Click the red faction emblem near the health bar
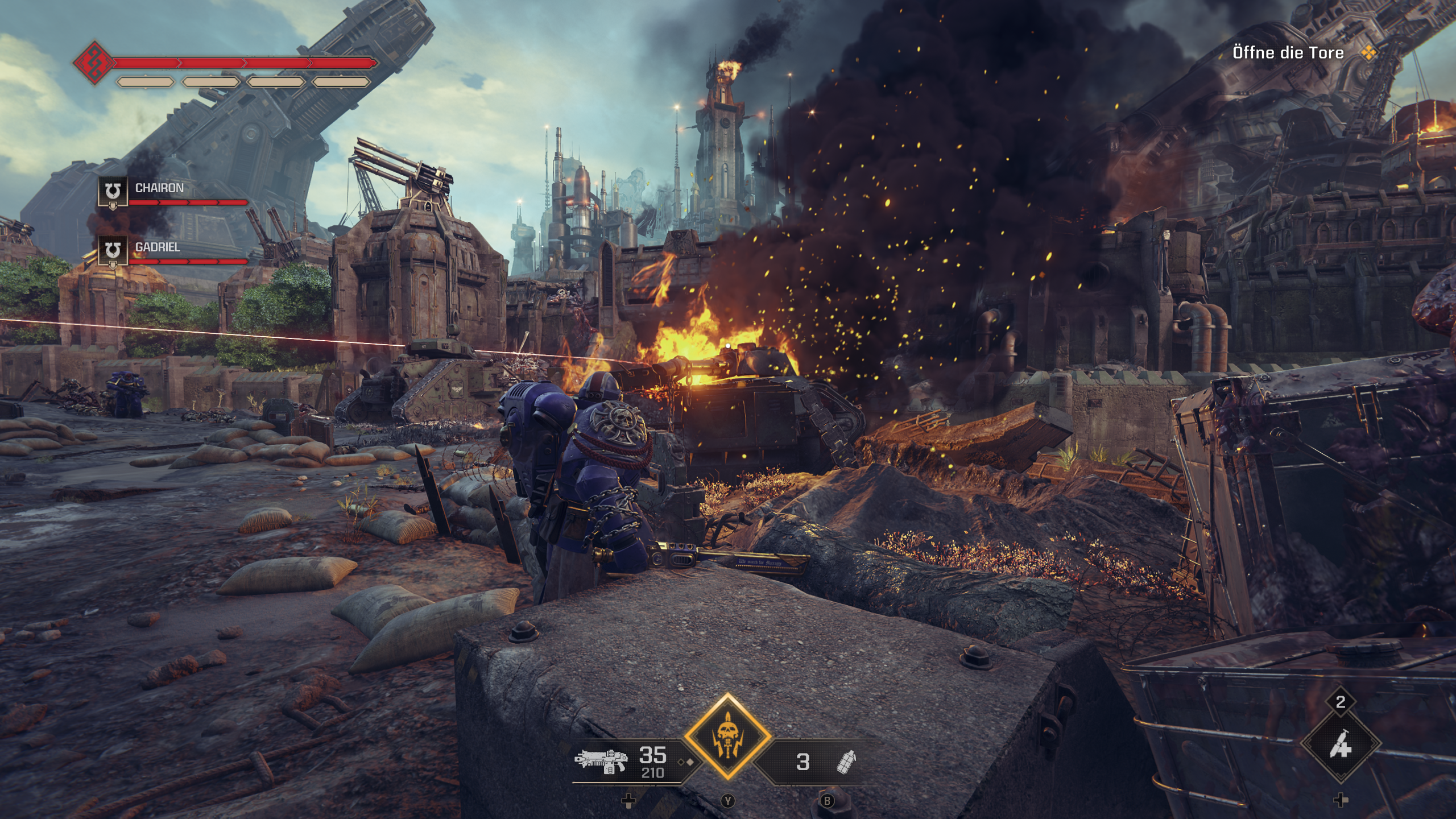The image size is (1456, 819). [x=96, y=64]
